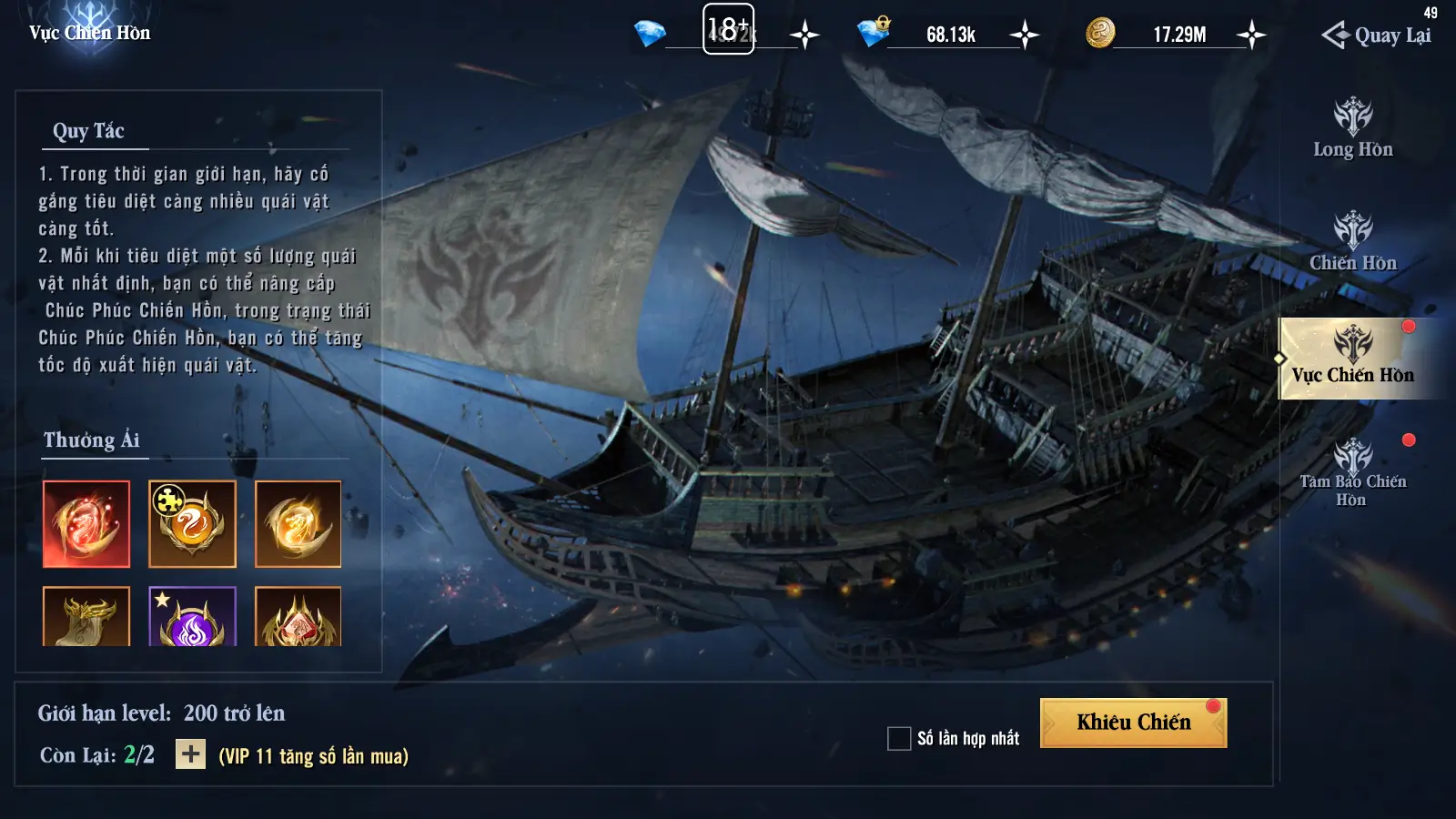Image resolution: width=1456 pixels, height=819 pixels.
Task: Add more gold coins beside 17.29M
Action: click(x=1251, y=35)
